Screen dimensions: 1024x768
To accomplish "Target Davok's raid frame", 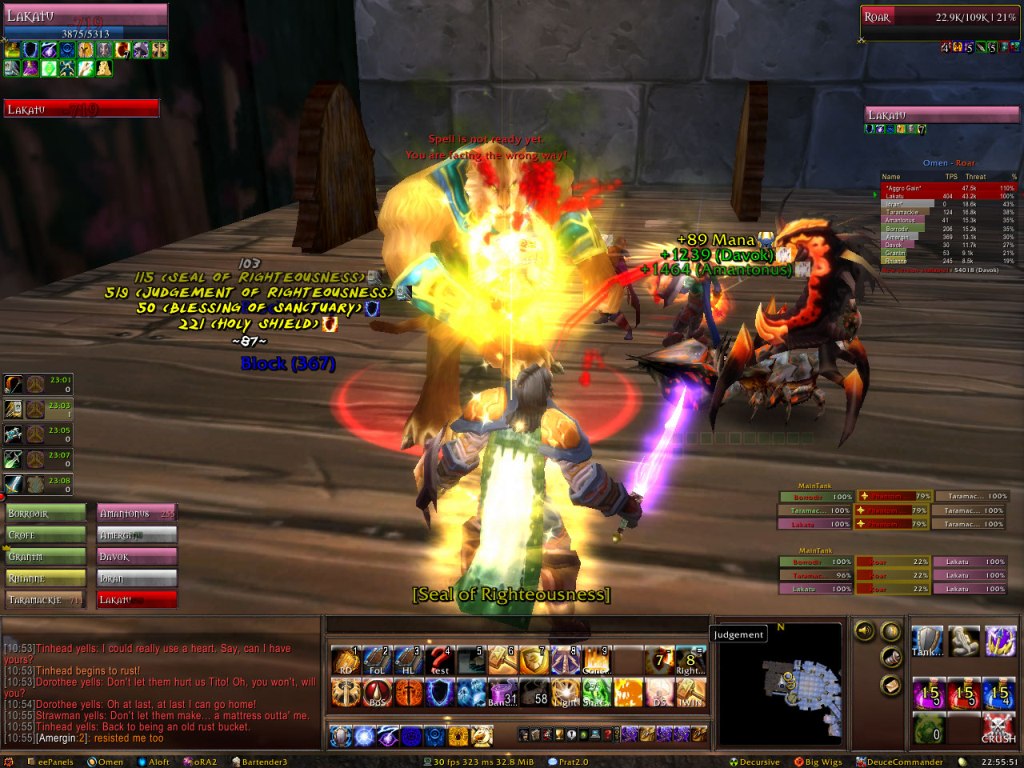I will tap(136, 556).
